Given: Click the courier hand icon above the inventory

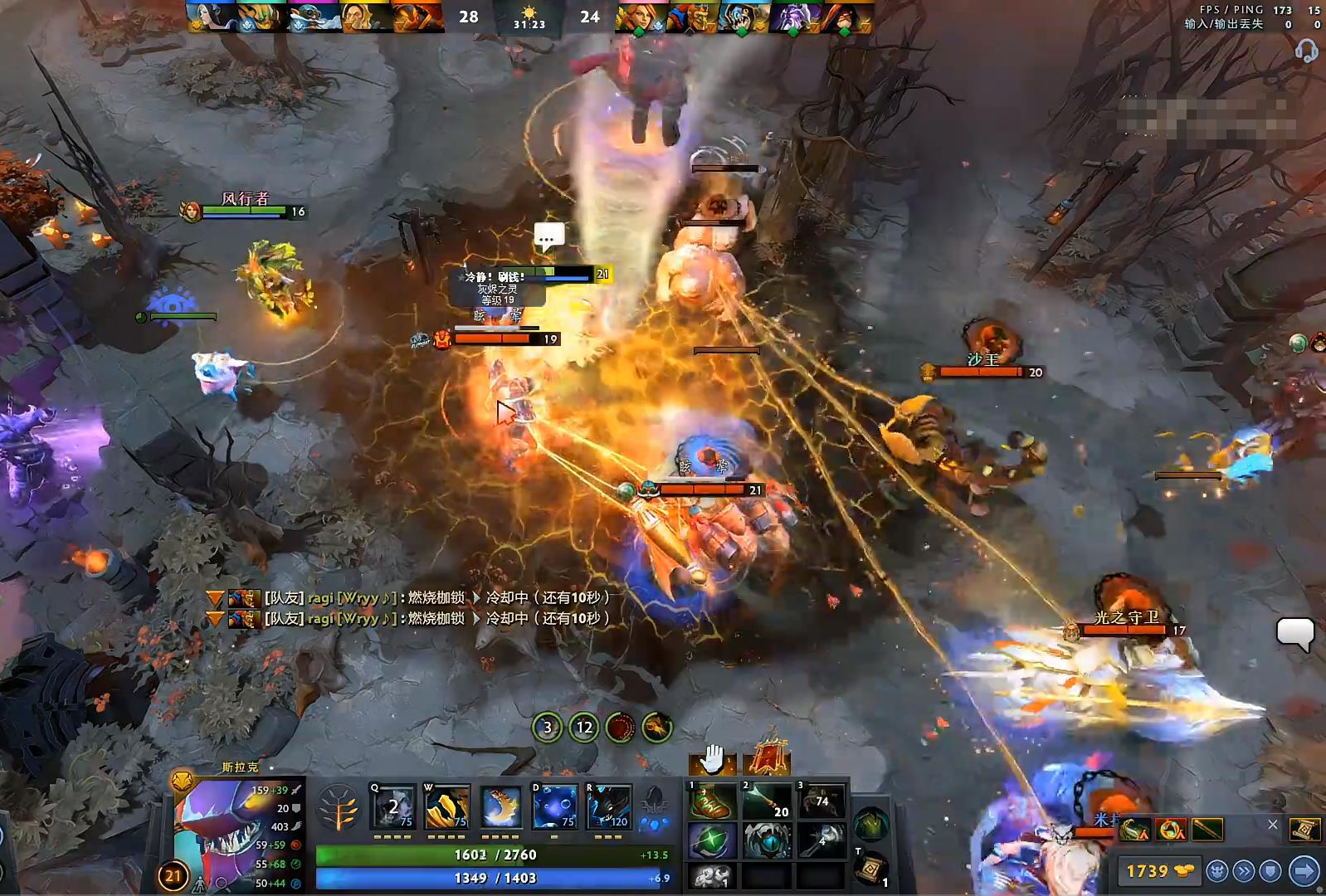Looking at the screenshot, I should pyautogui.click(x=713, y=759).
